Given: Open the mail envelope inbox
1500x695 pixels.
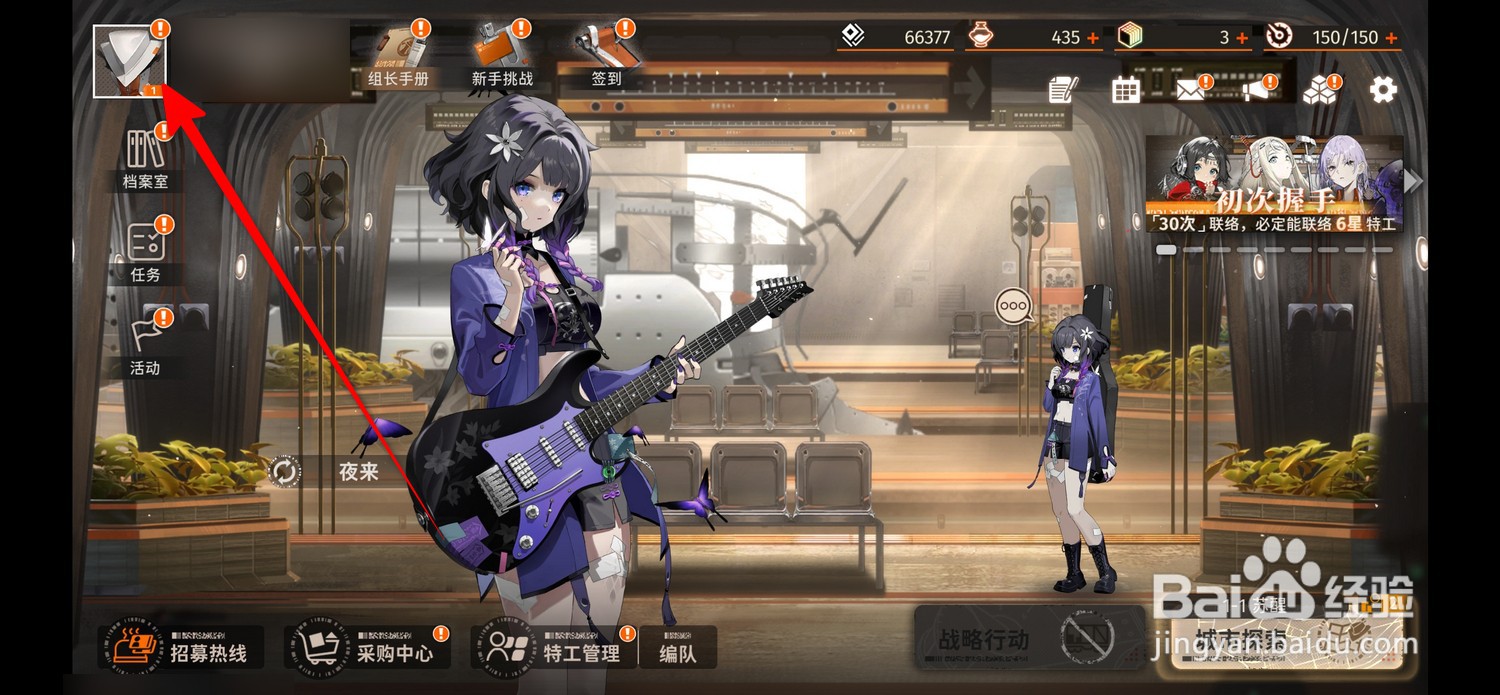Looking at the screenshot, I should coord(1189,91).
